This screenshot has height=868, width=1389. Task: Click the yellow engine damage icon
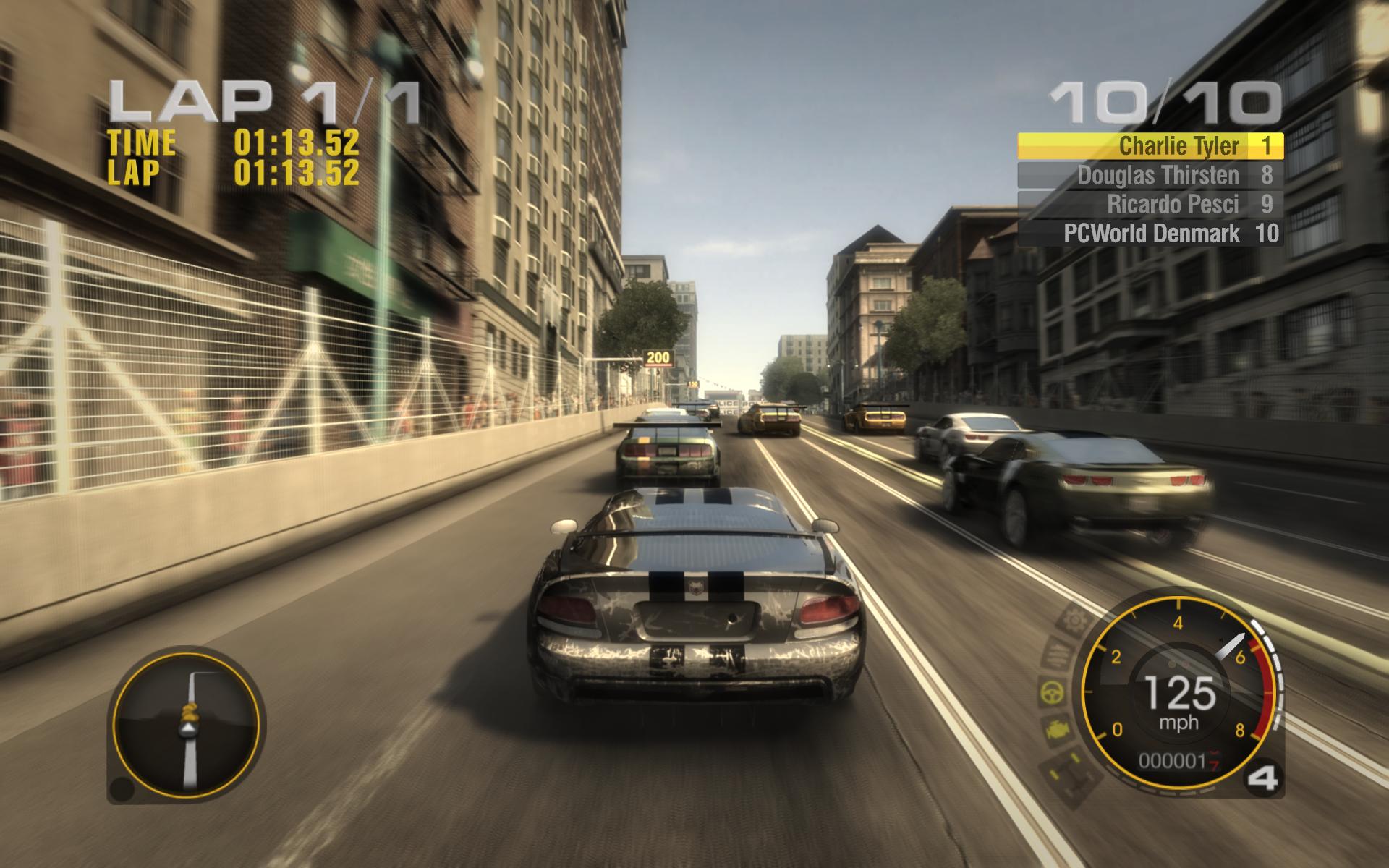(1058, 731)
